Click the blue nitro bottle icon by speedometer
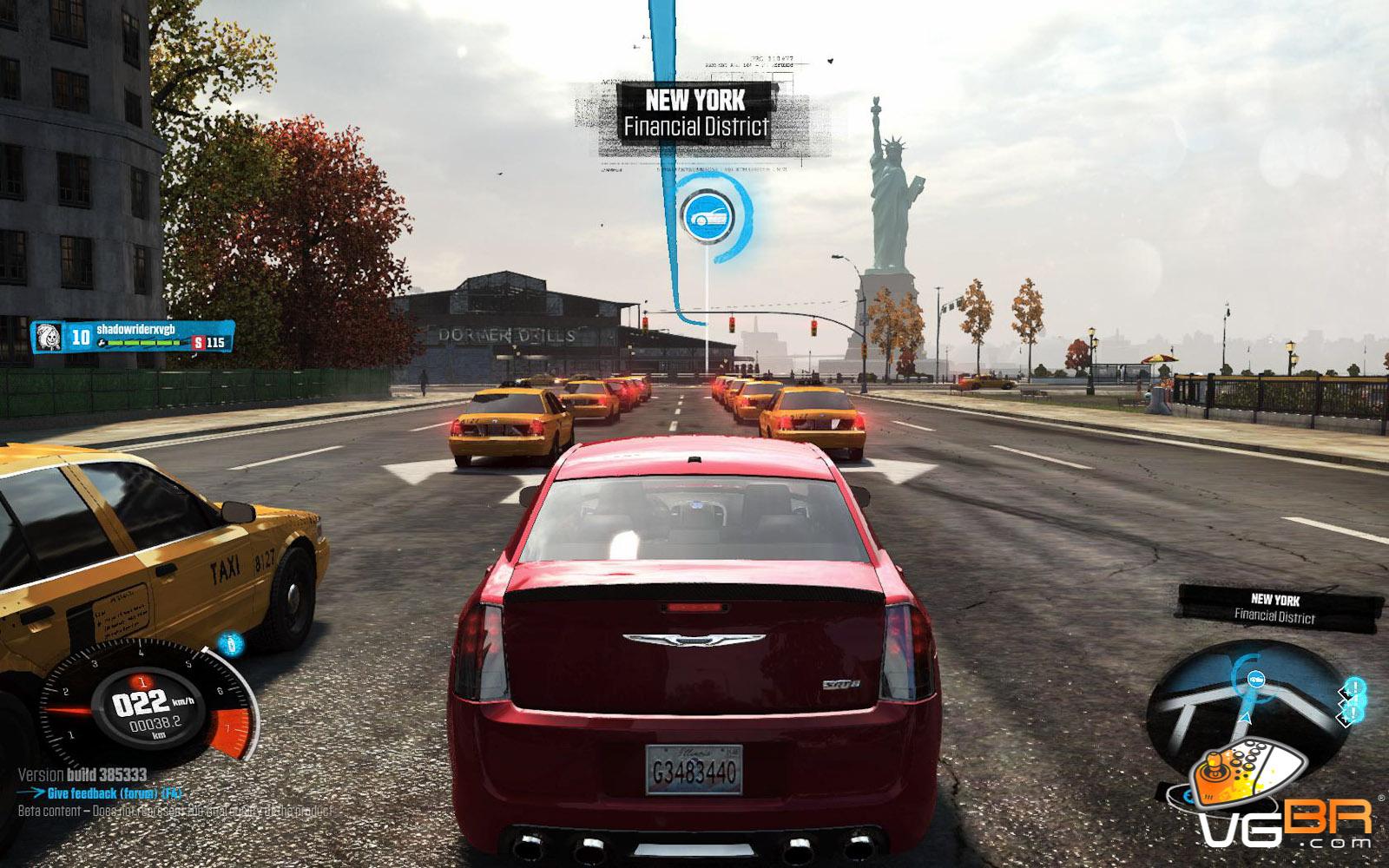The width and height of the screenshot is (1389, 868). [x=230, y=643]
